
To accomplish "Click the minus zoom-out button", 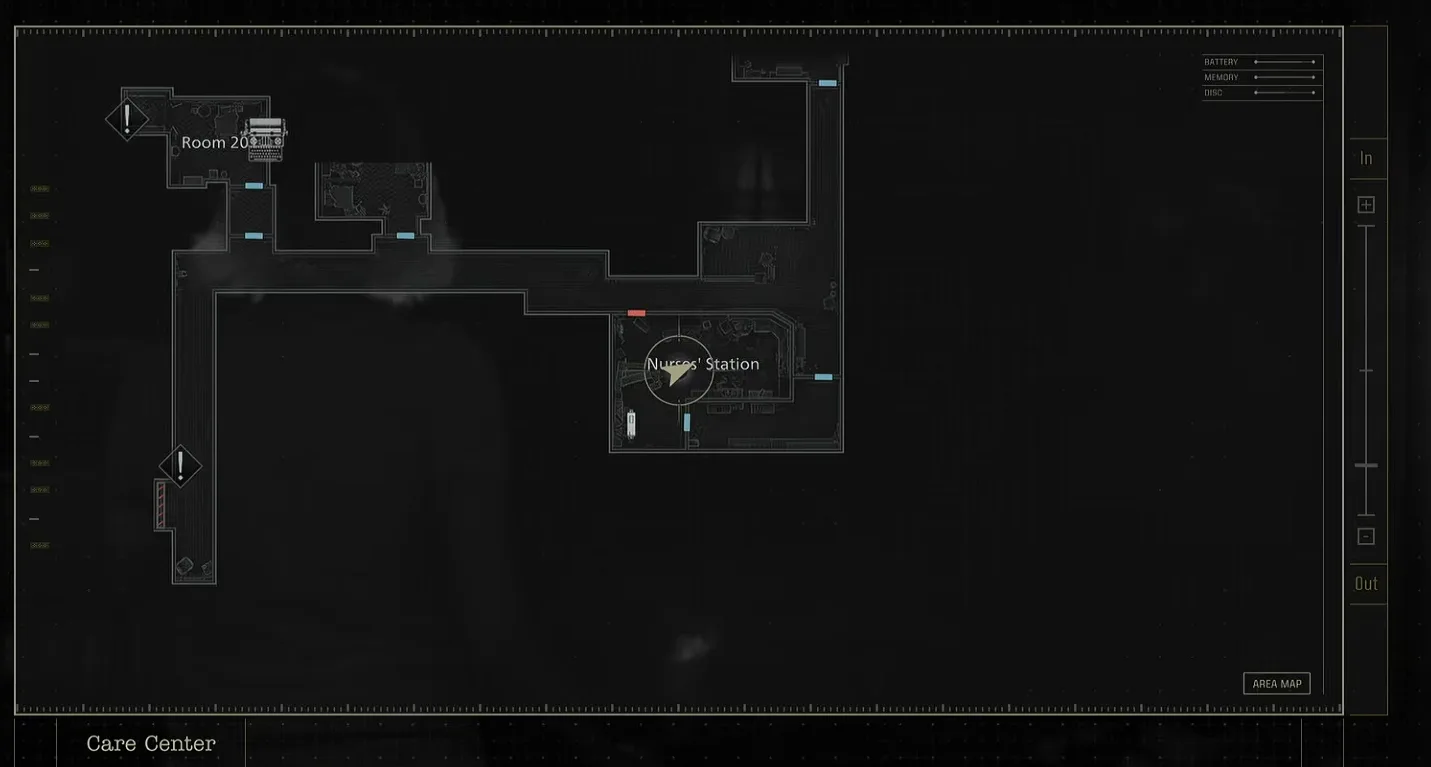I will point(1366,537).
